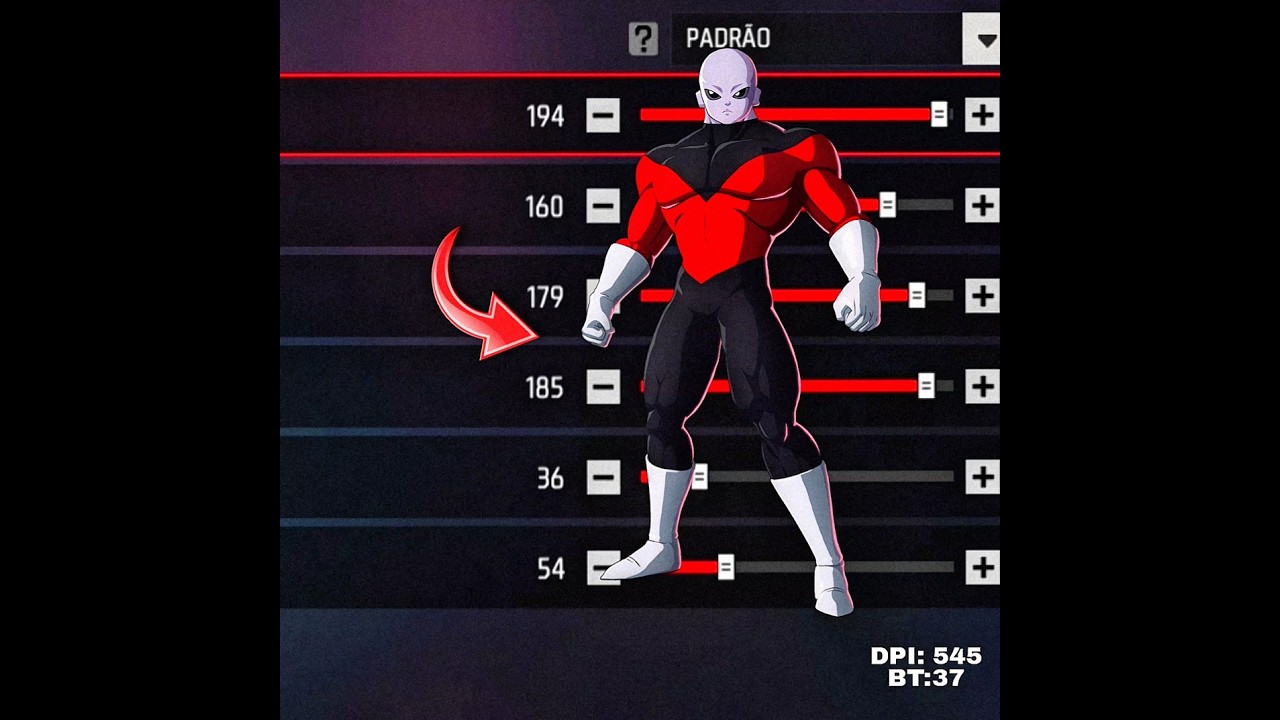Decrease the 185 sensitivity with minus
The width and height of the screenshot is (1280, 720).
[x=603, y=386]
